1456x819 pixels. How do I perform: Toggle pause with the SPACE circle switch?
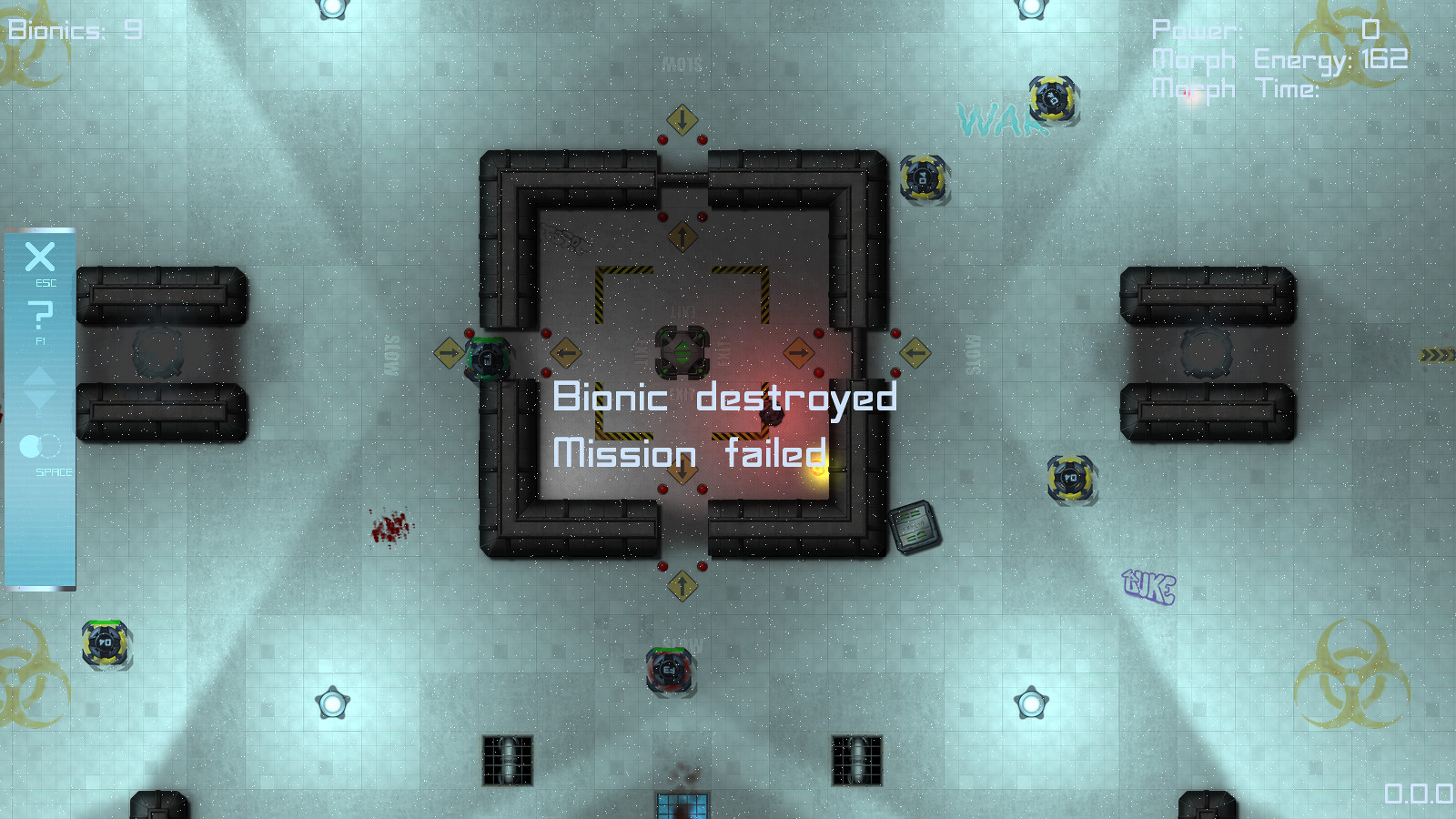(38, 447)
